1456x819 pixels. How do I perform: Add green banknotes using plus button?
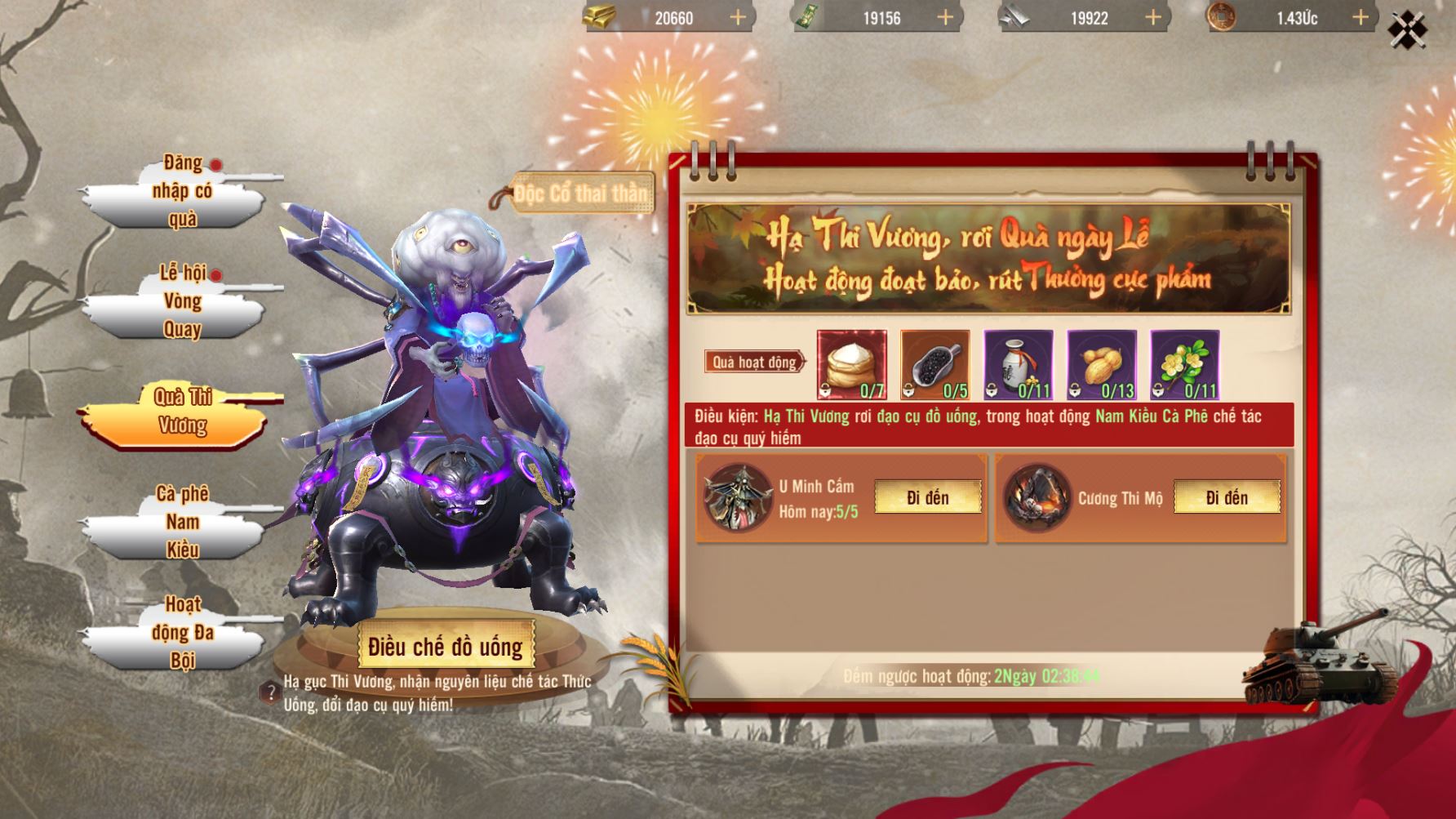click(x=945, y=17)
